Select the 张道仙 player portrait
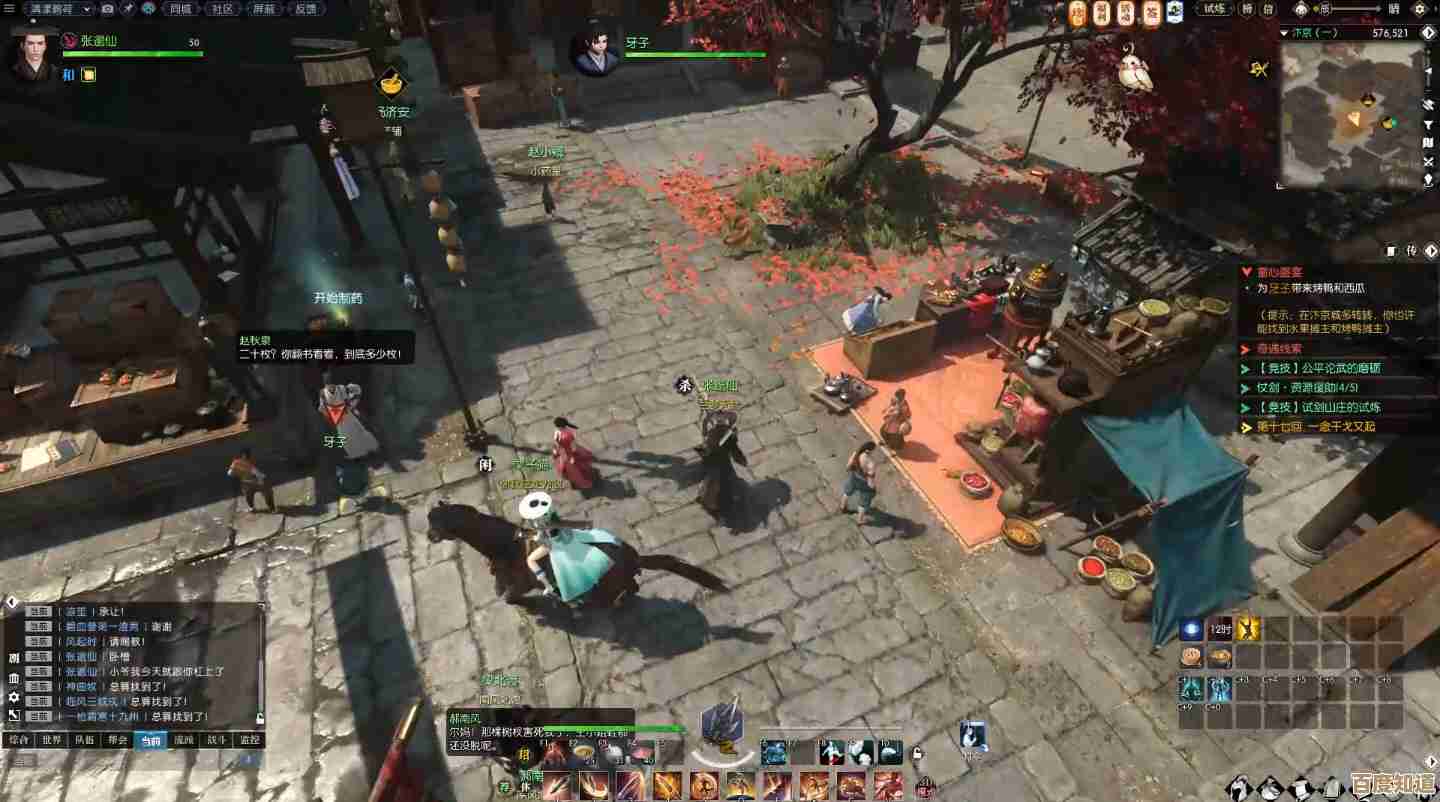 point(32,54)
